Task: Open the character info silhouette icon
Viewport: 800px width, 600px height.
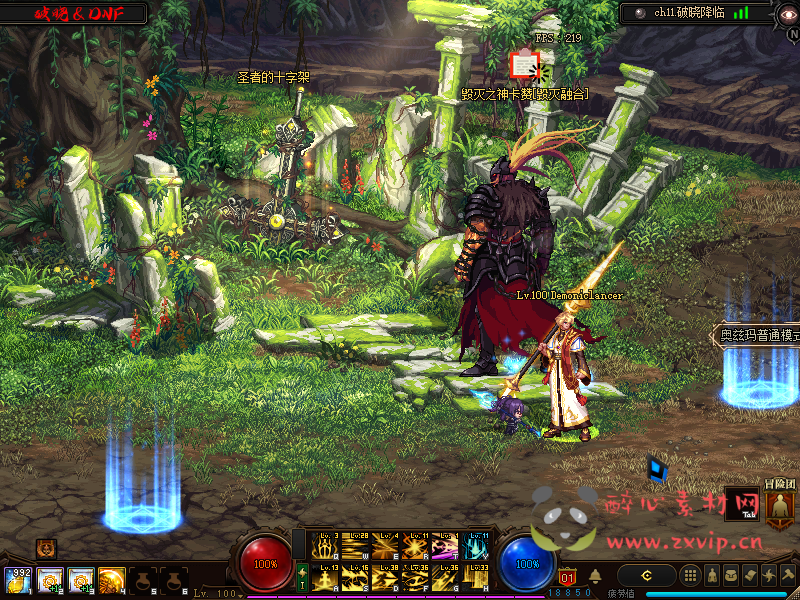Action: tap(712, 576)
